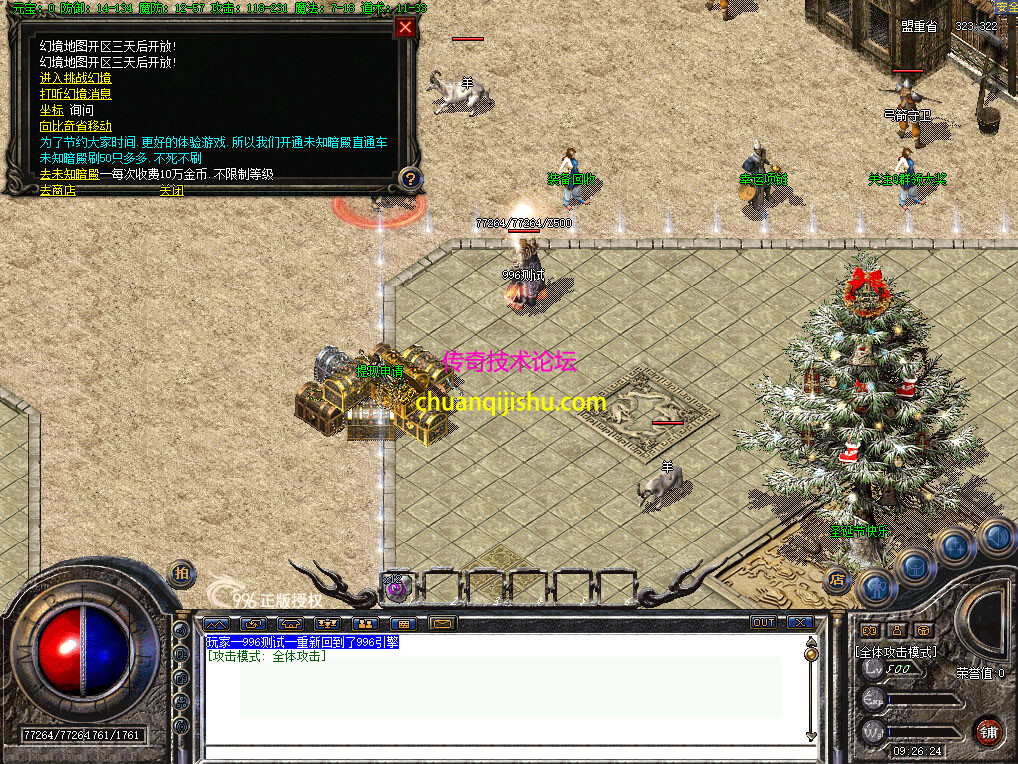Image resolution: width=1018 pixels, height=764 pixels.
Task: Click the round 店 shop button
Action: (x=837, y=579)
